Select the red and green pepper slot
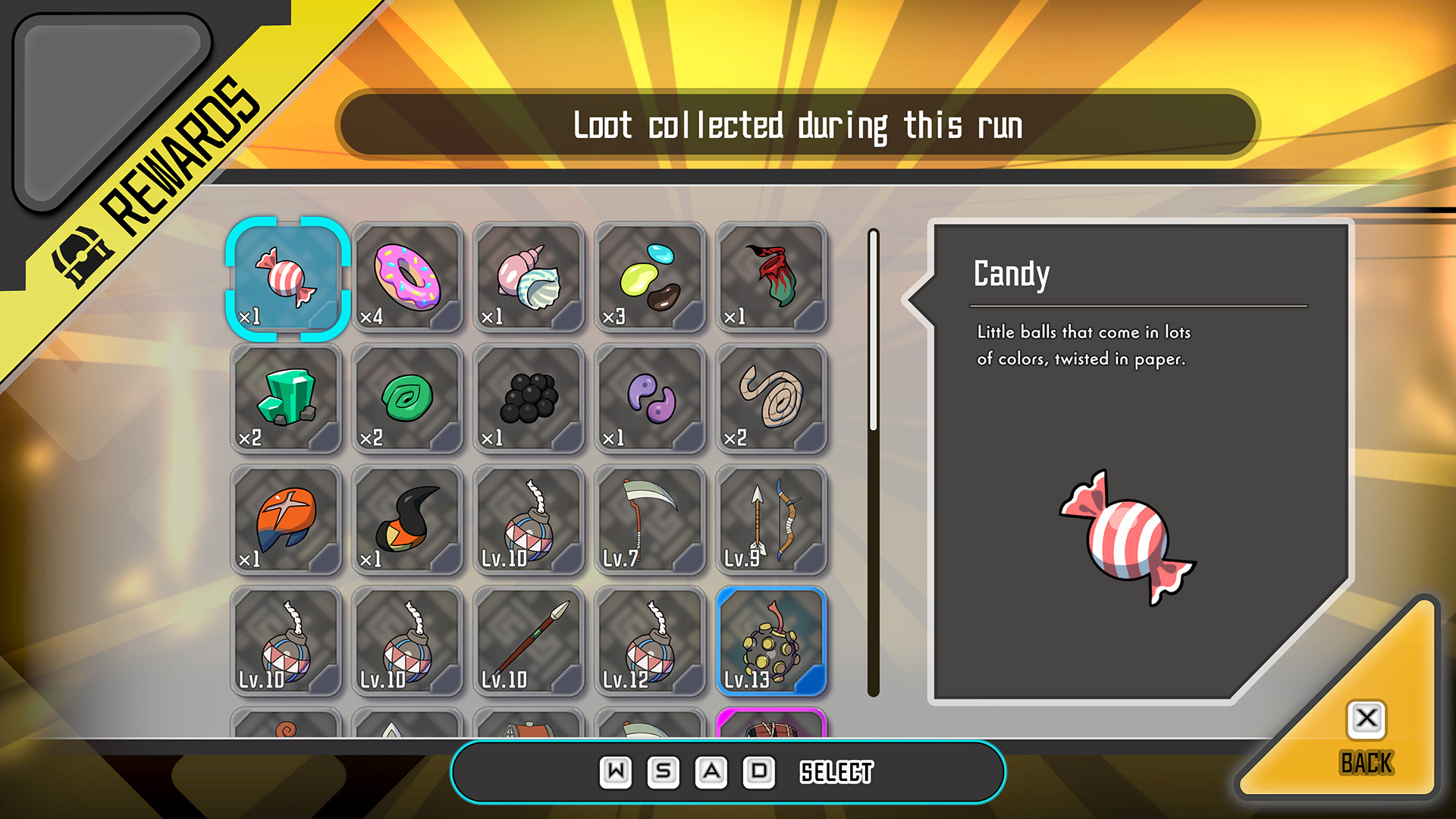 click(x=771, y=278)
